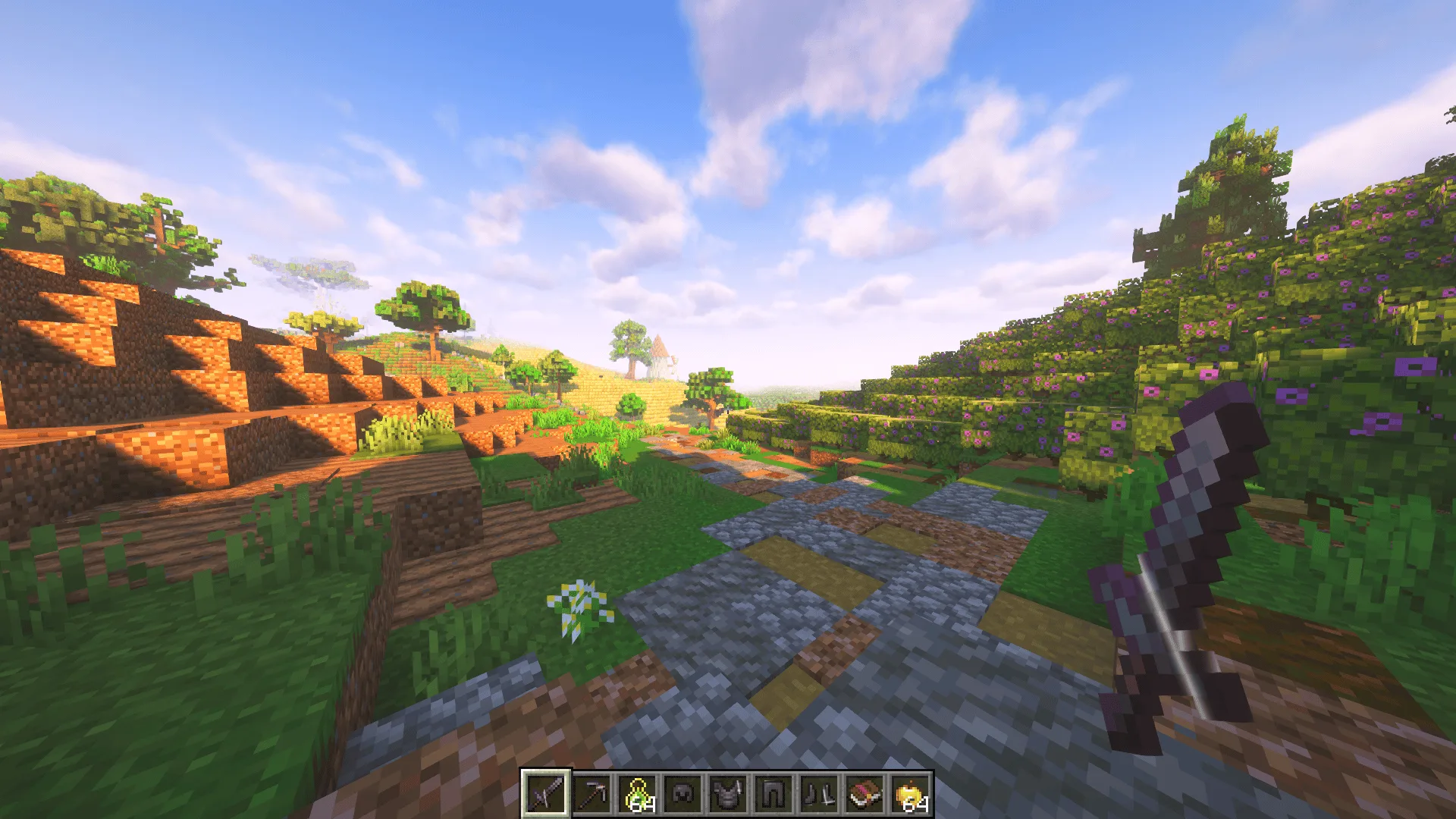This screenshot has height=819, width=1456.
Task: Choose the netherite leggings slot
Action: (773, 794)
